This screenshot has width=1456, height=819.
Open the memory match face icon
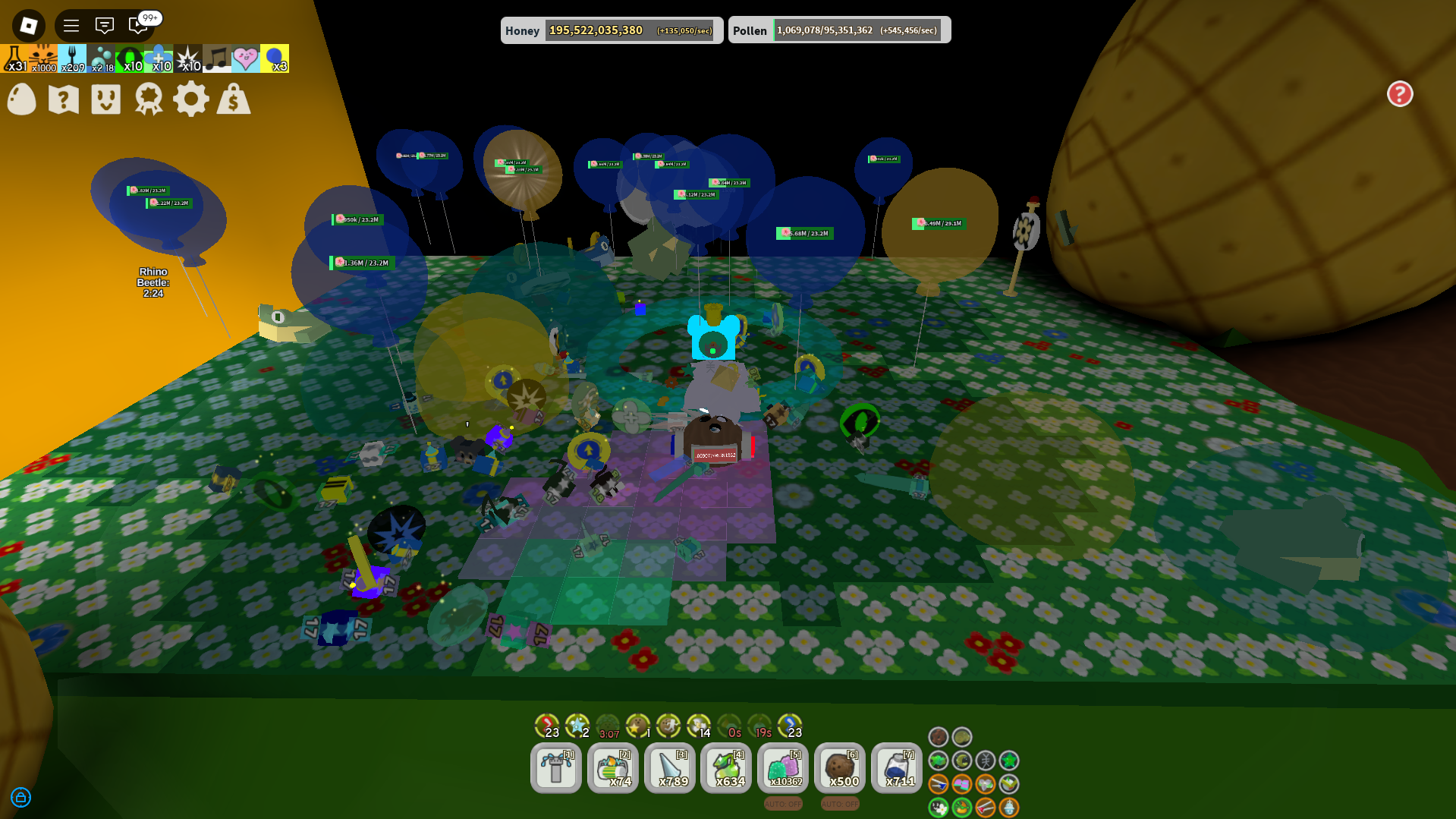pos(105,99)
